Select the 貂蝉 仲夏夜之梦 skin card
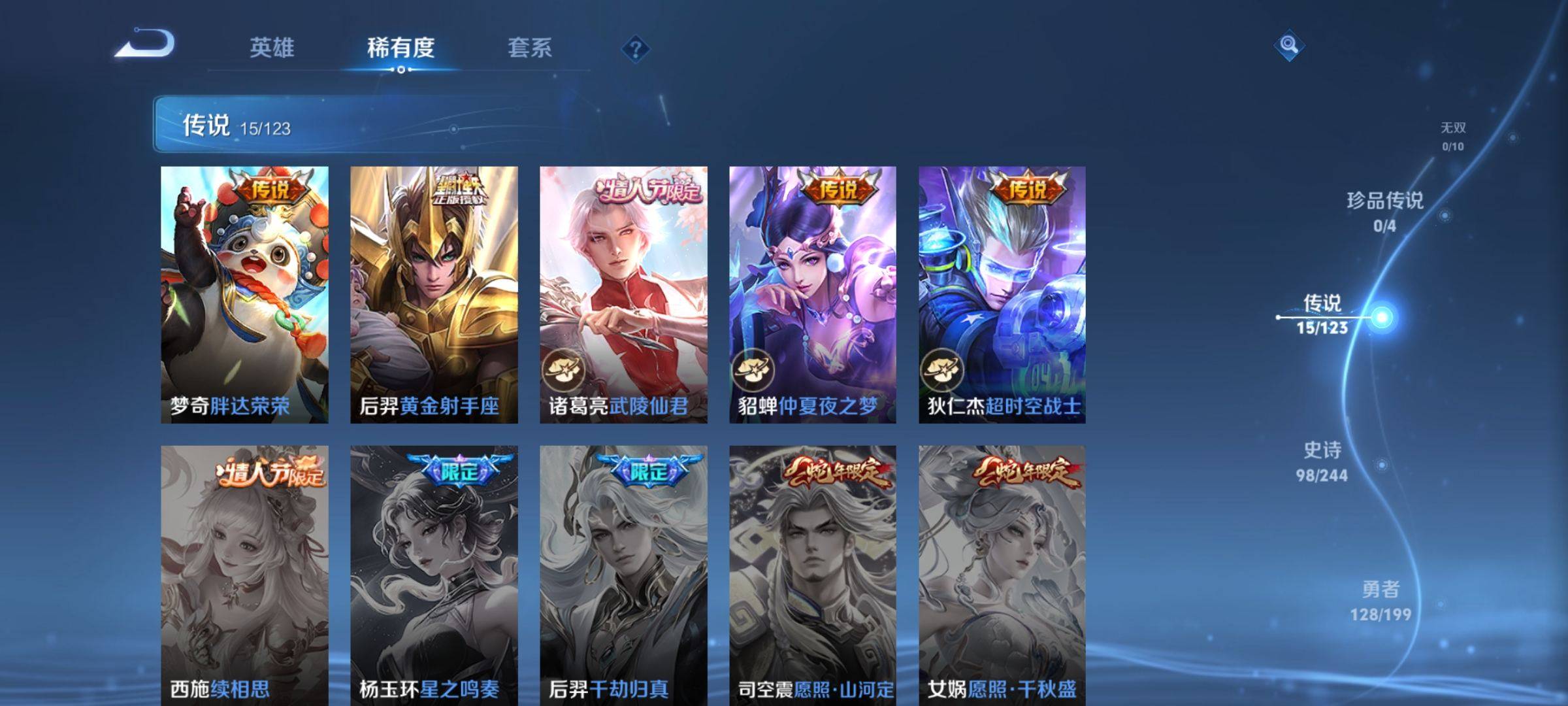This screenshot has height=706, width=1568. coord(813,294)
